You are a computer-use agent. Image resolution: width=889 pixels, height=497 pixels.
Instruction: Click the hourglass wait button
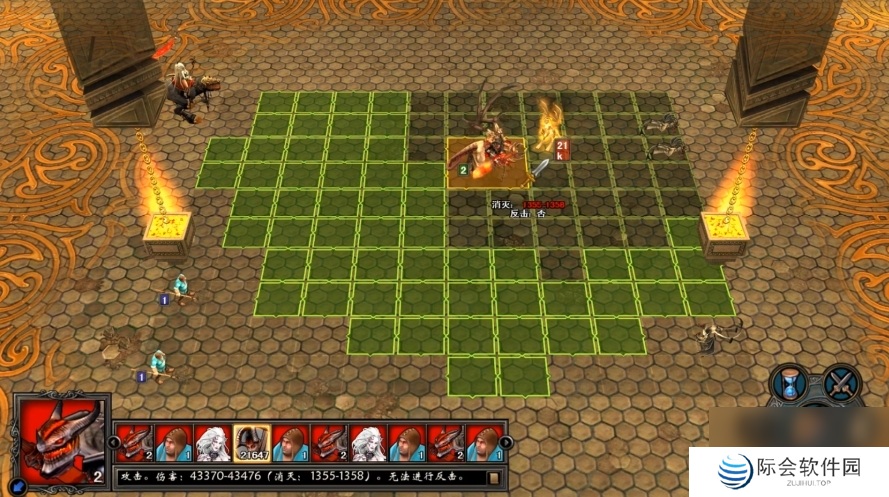click(789, 383)
